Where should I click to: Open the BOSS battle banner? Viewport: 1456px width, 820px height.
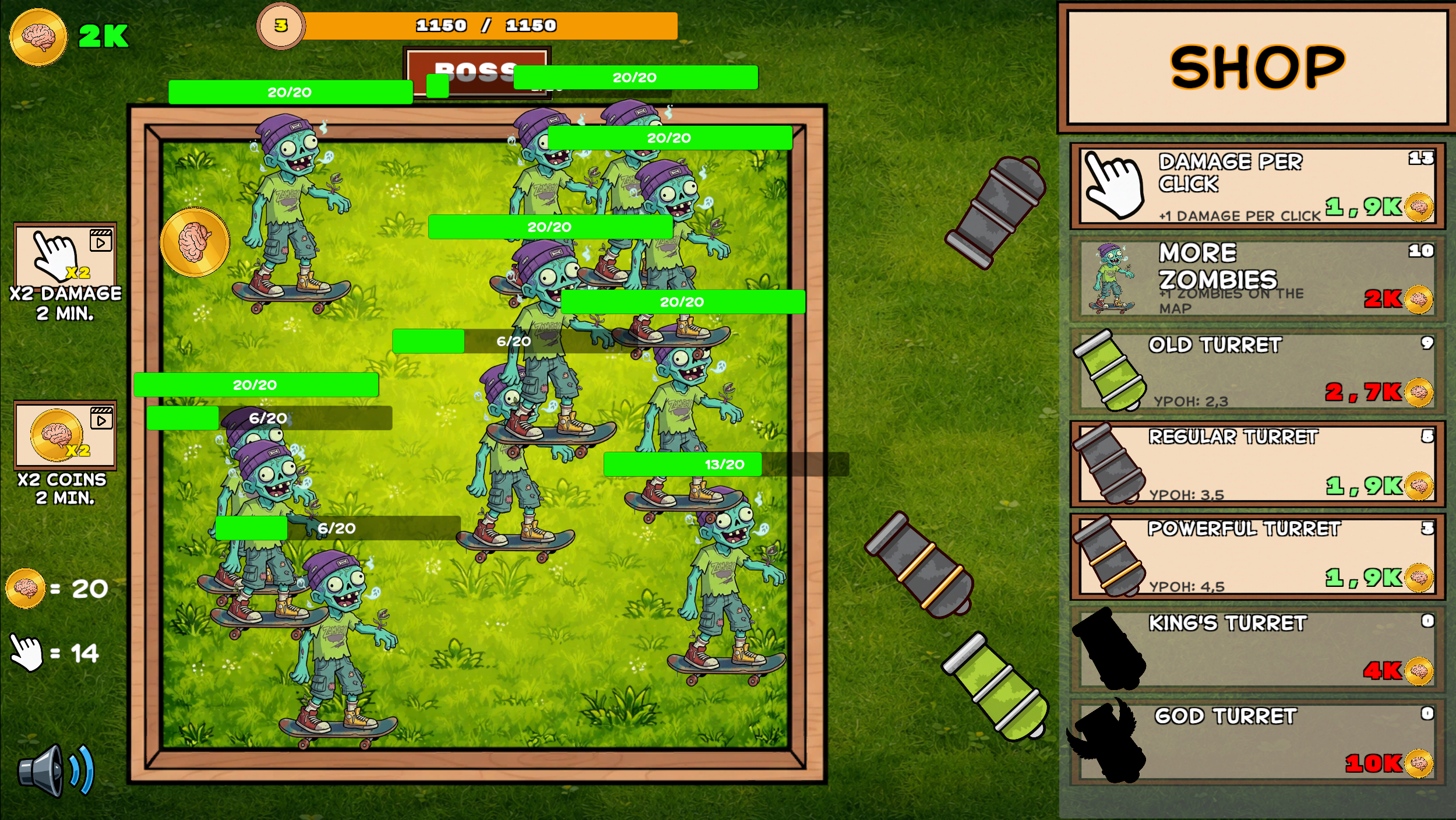[x=477, y=74]
